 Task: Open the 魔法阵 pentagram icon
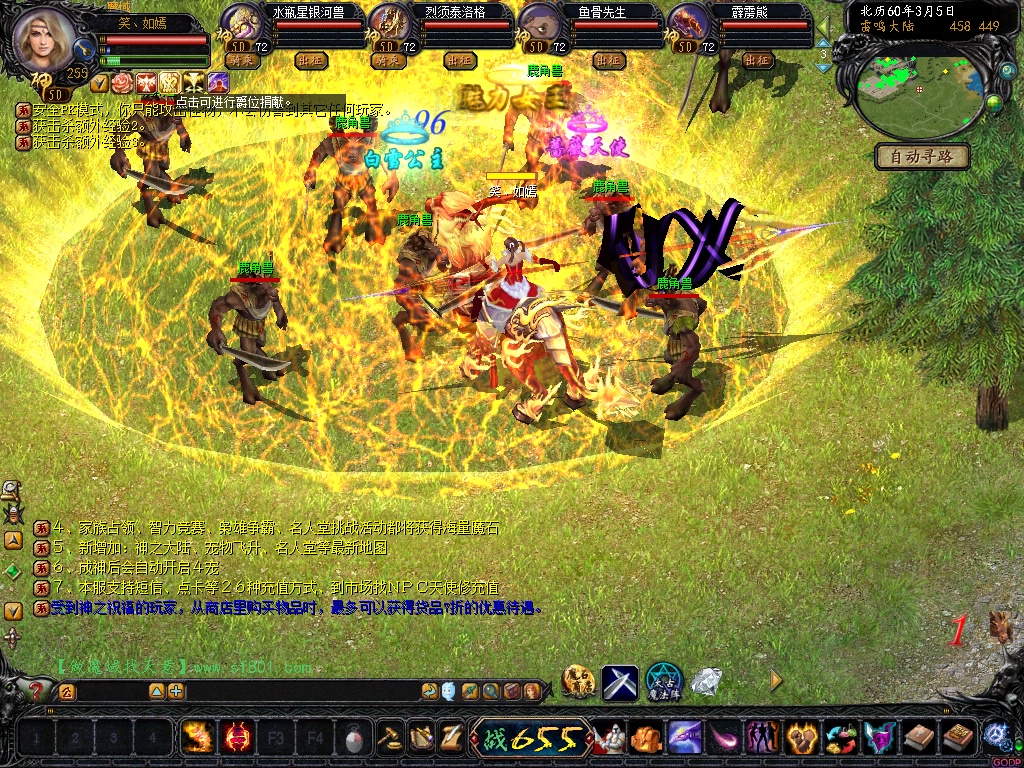(664, 683)
